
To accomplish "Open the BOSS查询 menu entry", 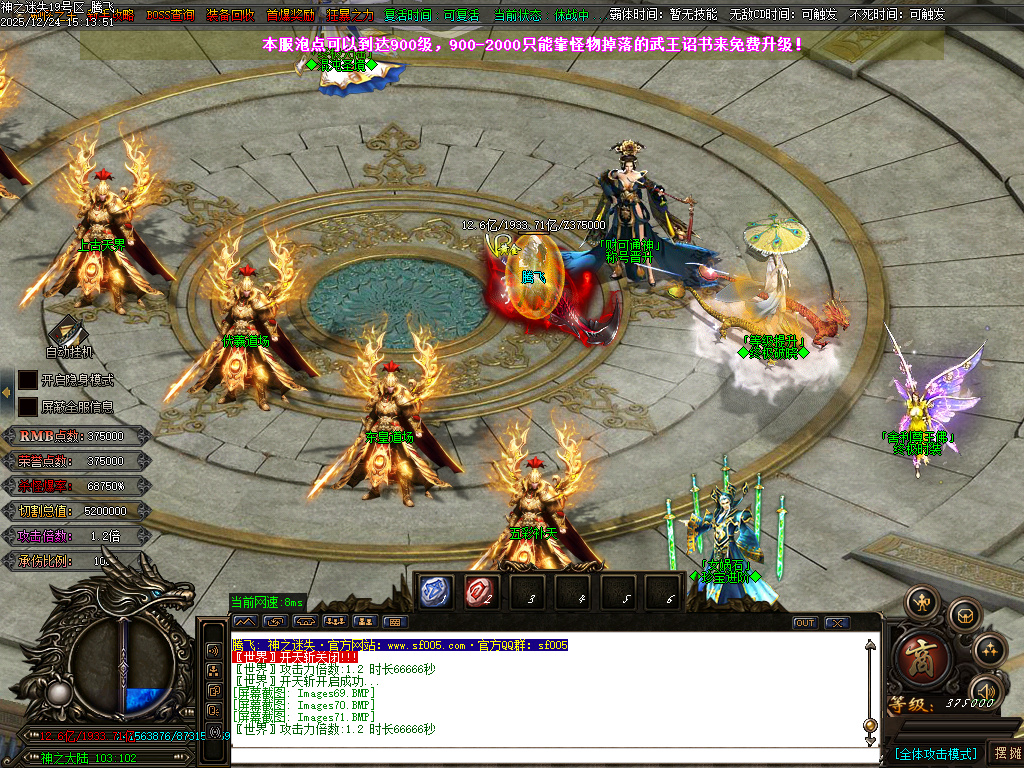I will click(170, 15).
